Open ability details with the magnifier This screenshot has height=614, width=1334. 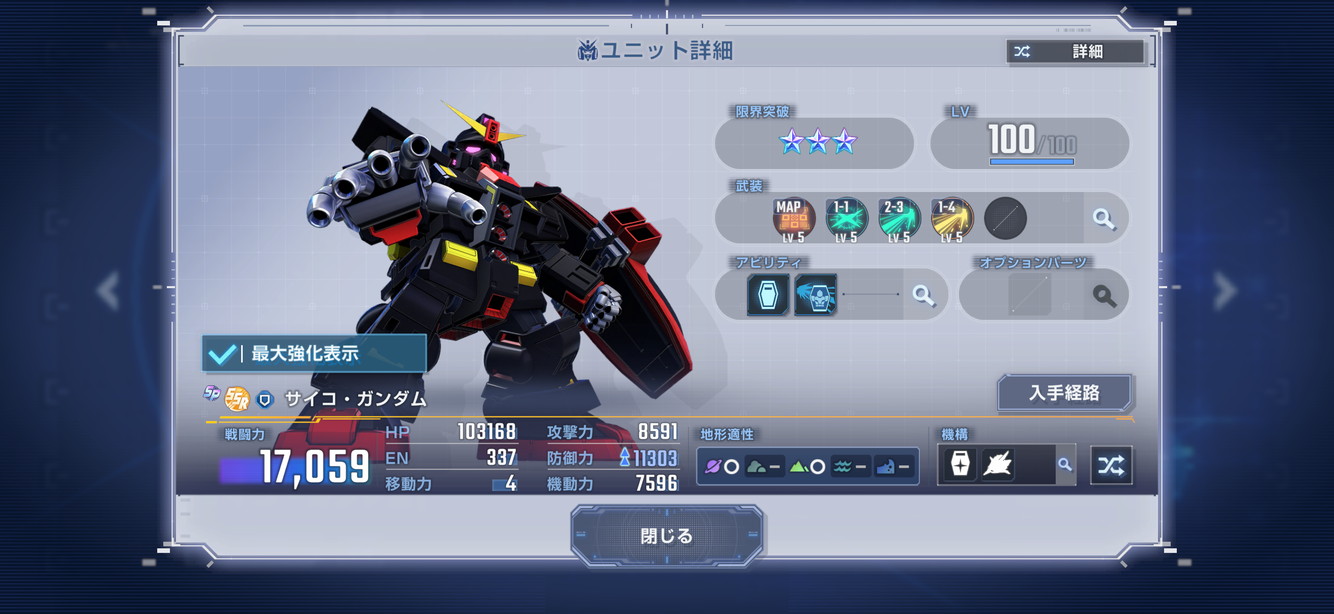924,295
